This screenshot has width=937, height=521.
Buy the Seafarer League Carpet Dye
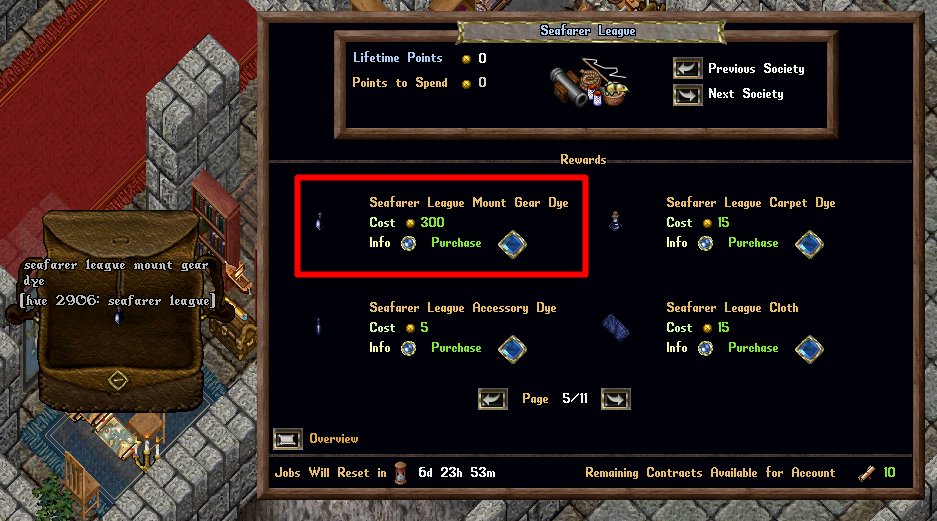tap(809, 243)
